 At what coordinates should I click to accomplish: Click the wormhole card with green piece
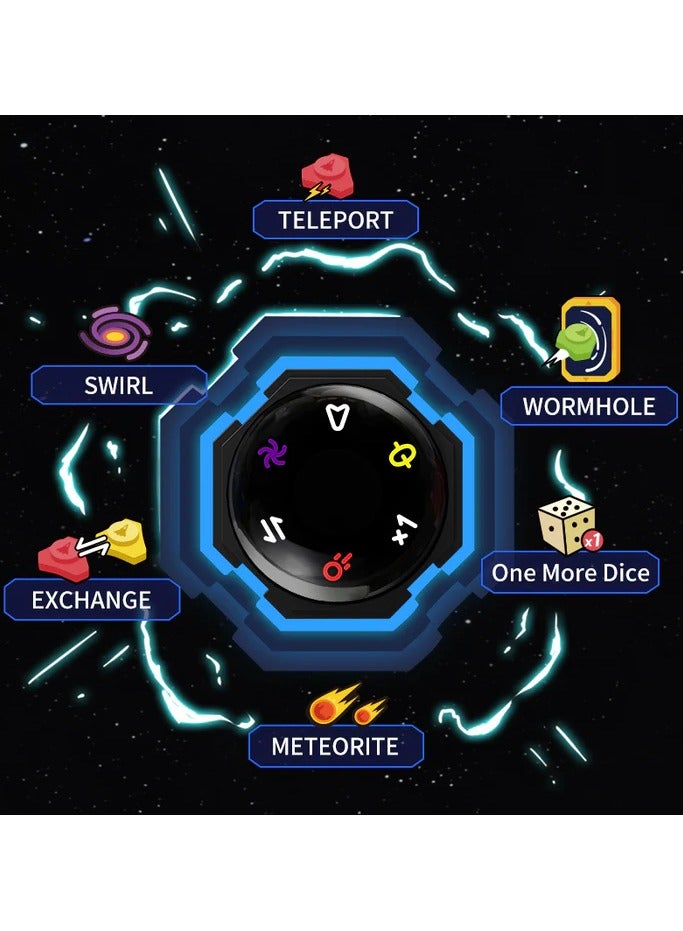[x=586, y=340]
